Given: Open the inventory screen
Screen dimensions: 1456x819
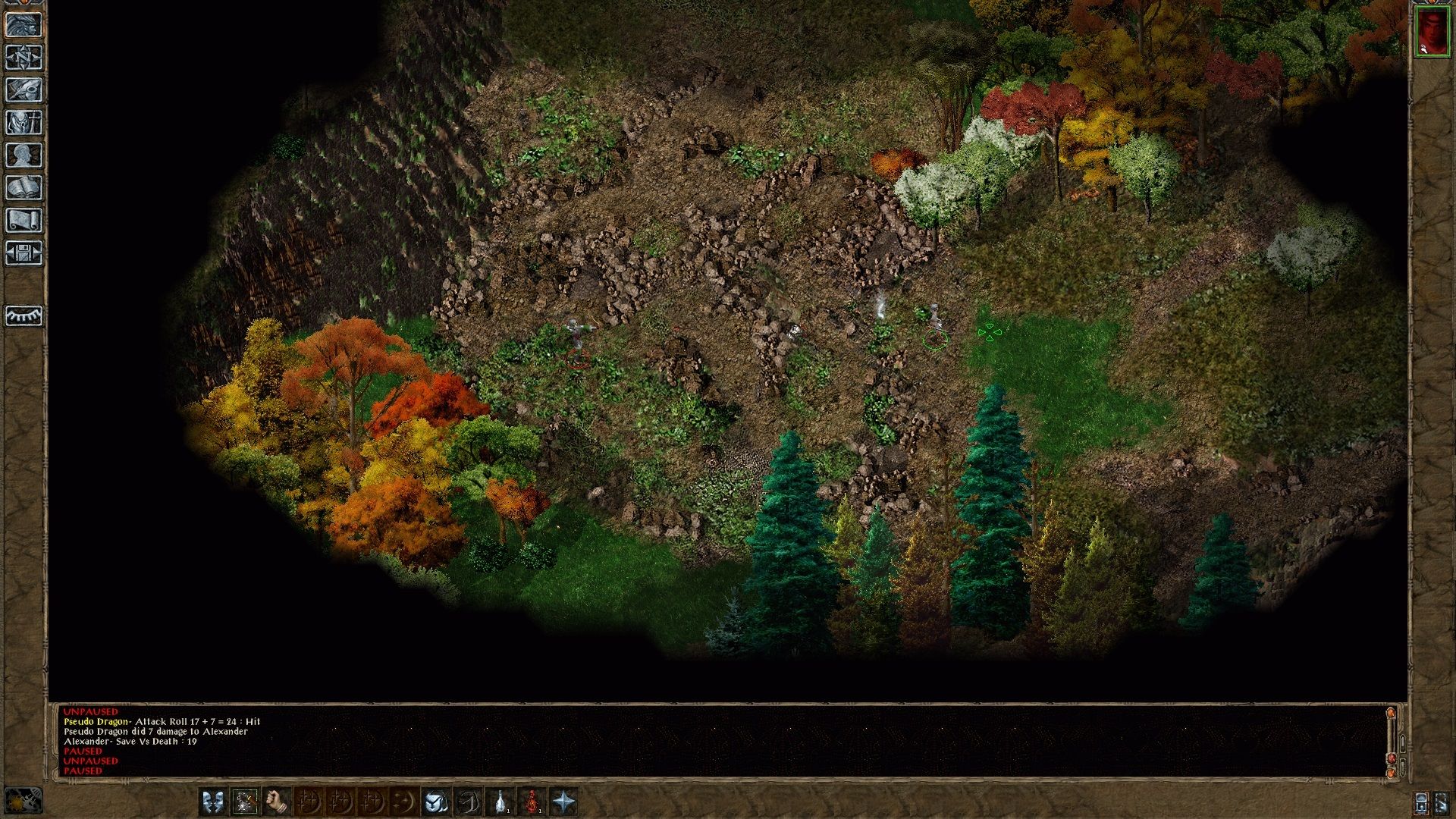Looking at the screenshot, I should (x=24, y=123).
